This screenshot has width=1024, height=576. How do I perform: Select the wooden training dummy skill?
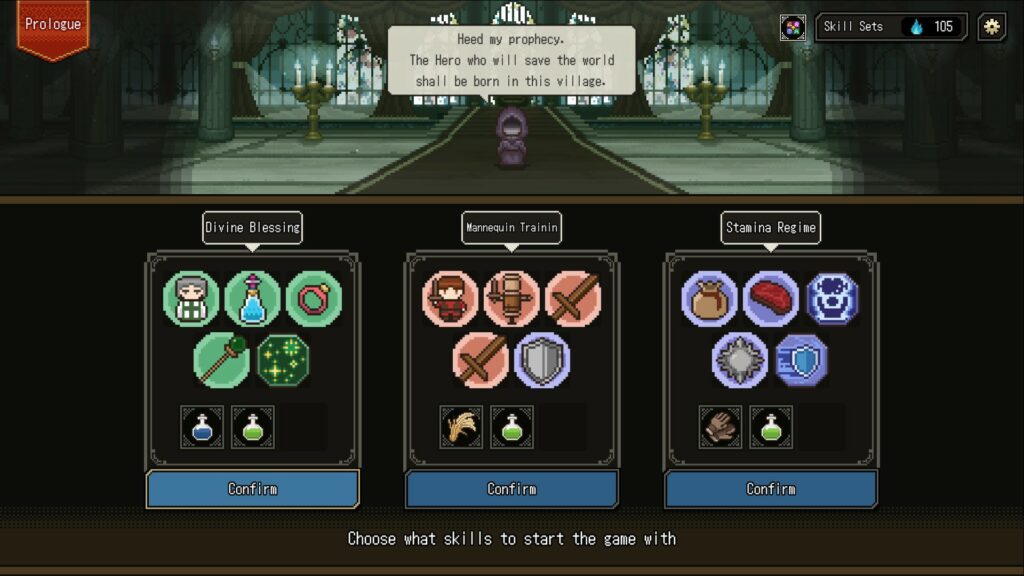coord(511,299)
